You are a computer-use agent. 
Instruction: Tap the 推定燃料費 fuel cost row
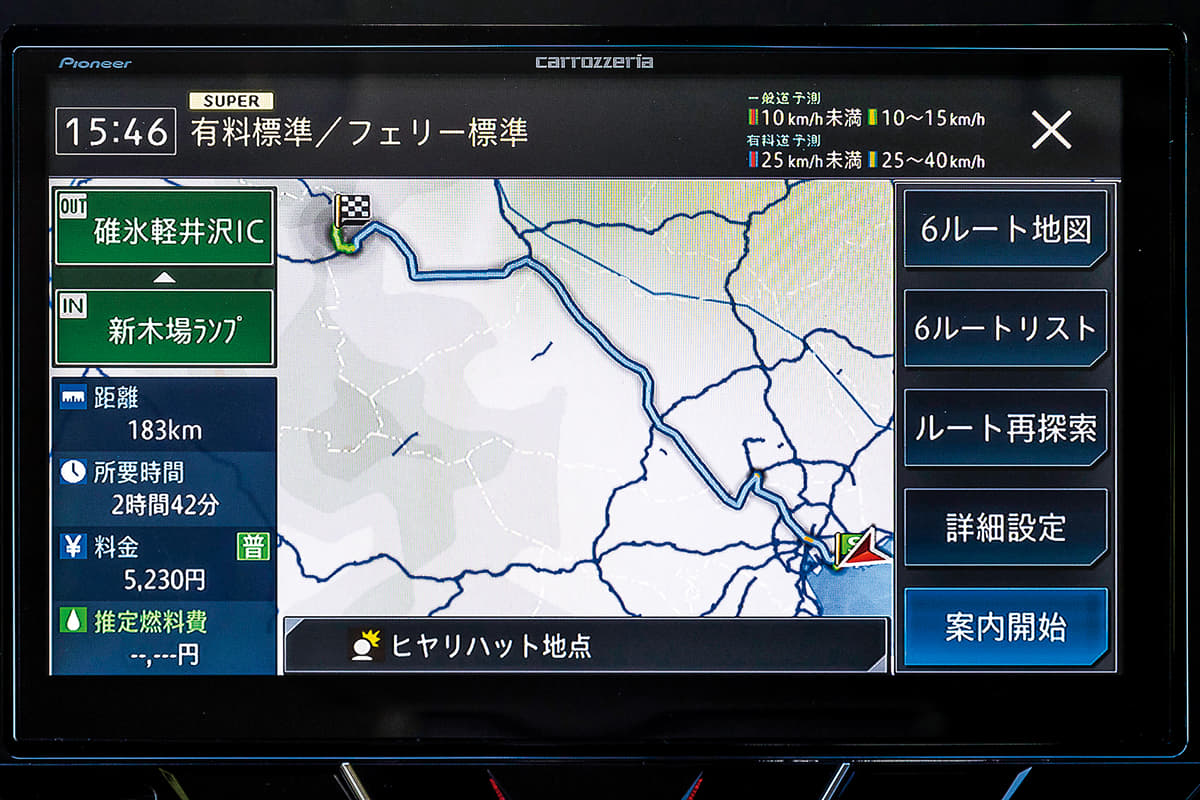click(x=164, y=638)
